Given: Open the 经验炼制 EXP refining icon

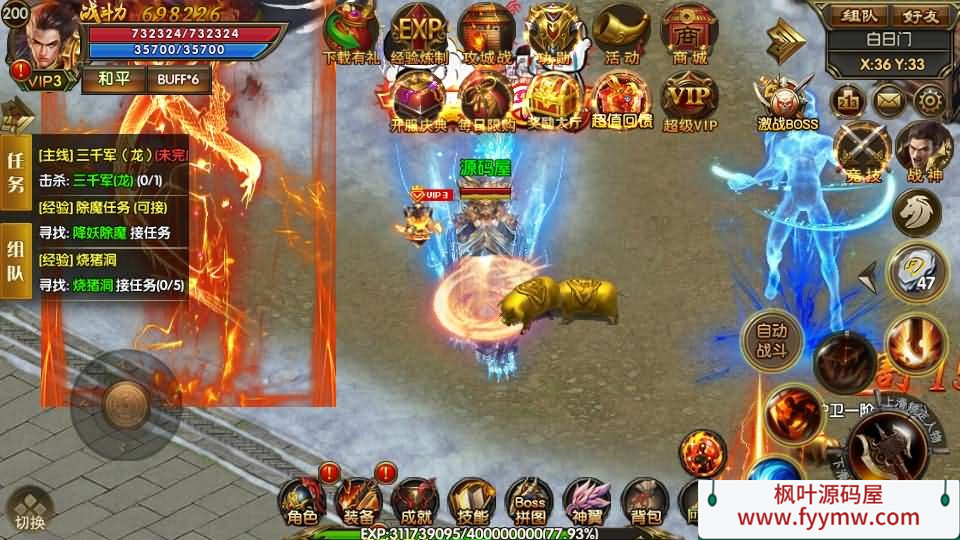Looking at the screenshot, I should pyautogui.click(x=418, y=32).
